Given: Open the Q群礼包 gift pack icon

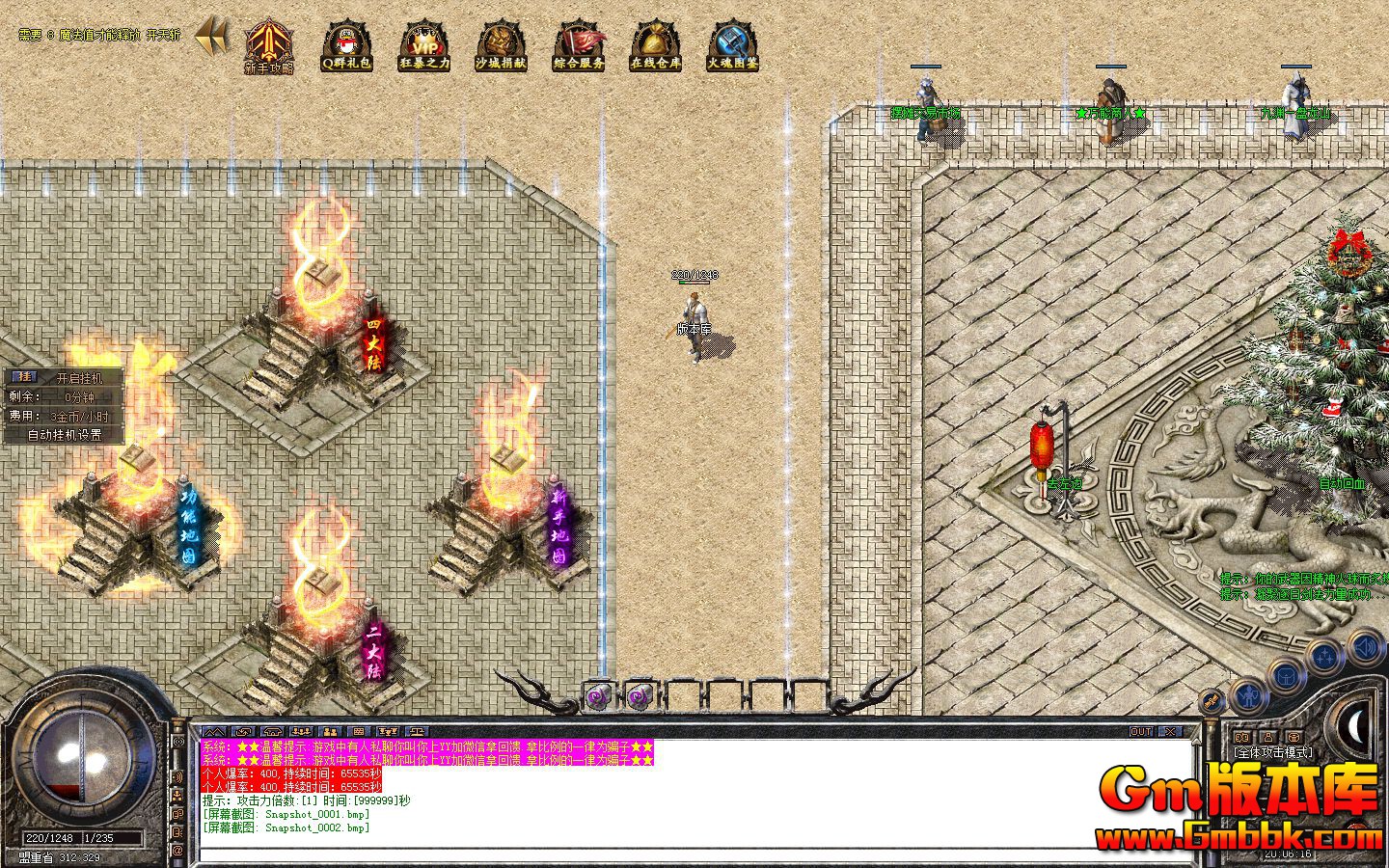Looking at the screenshot, I should coord(345,45).
